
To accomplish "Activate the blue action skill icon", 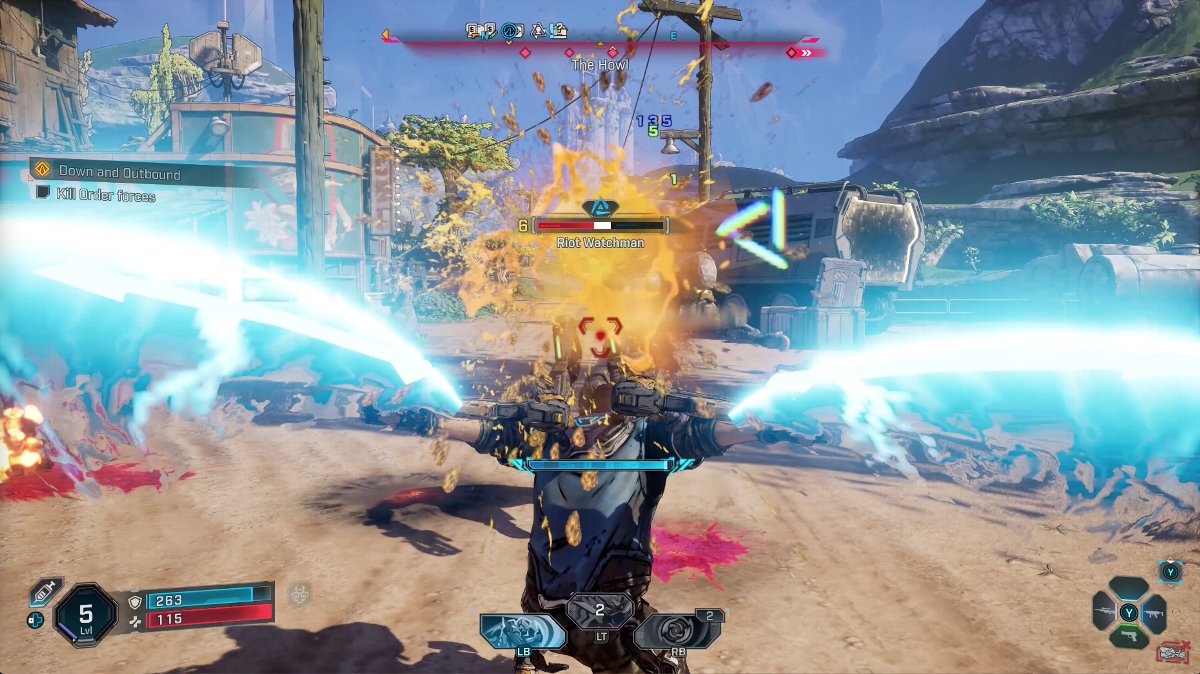I will coord(521,631).
